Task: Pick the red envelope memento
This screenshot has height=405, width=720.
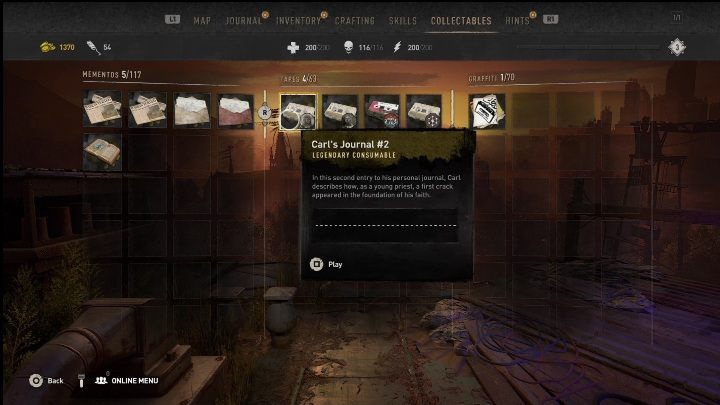Action: [236, 111]
